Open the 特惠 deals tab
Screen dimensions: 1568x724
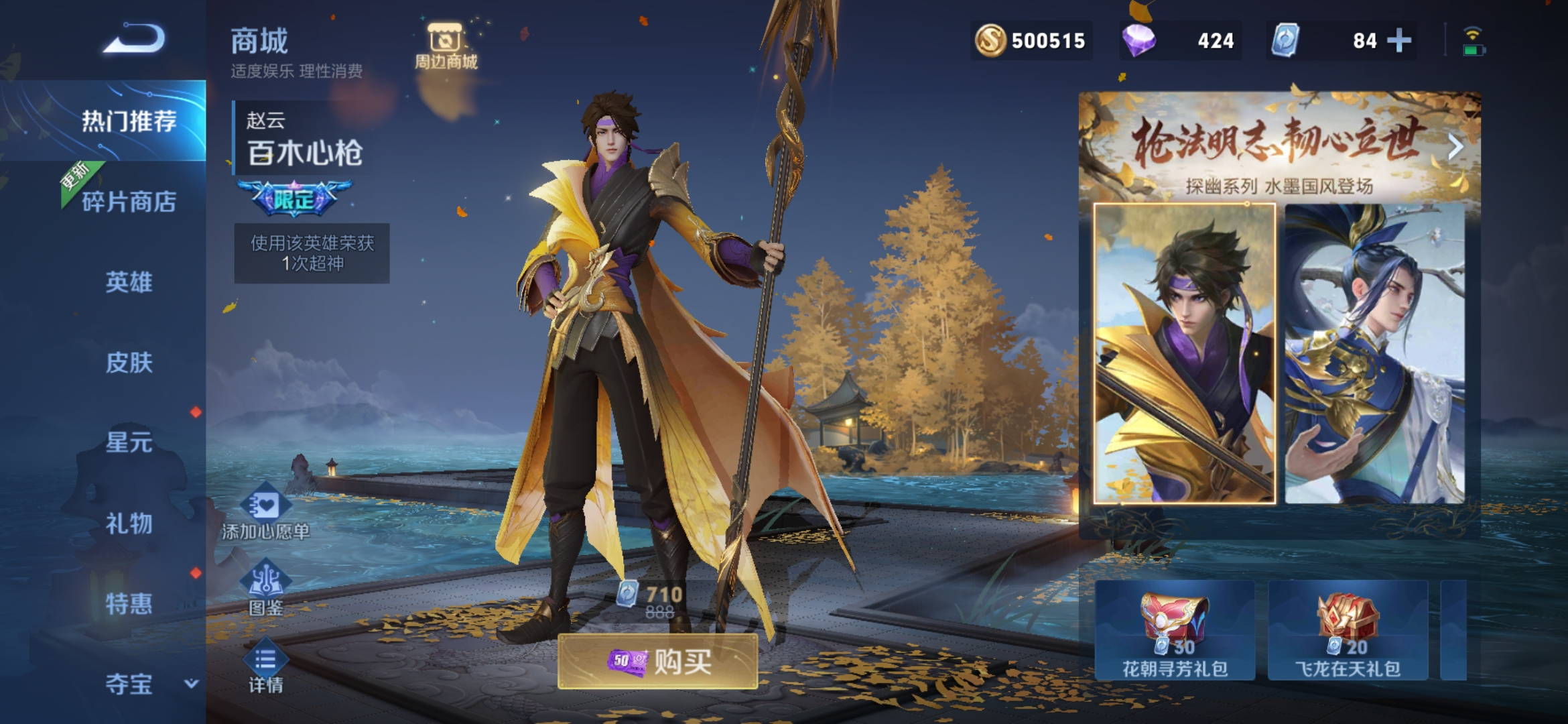(129, 604)
